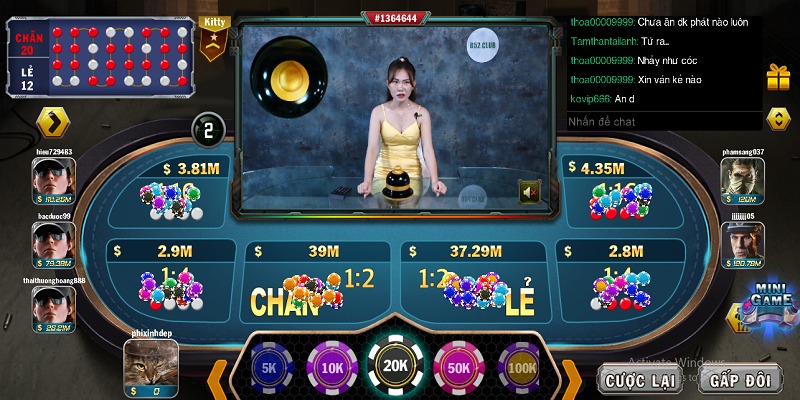The image size is (800, 400).
Task: Toggle the chat panel size arrow
Action: coord(778,119)
